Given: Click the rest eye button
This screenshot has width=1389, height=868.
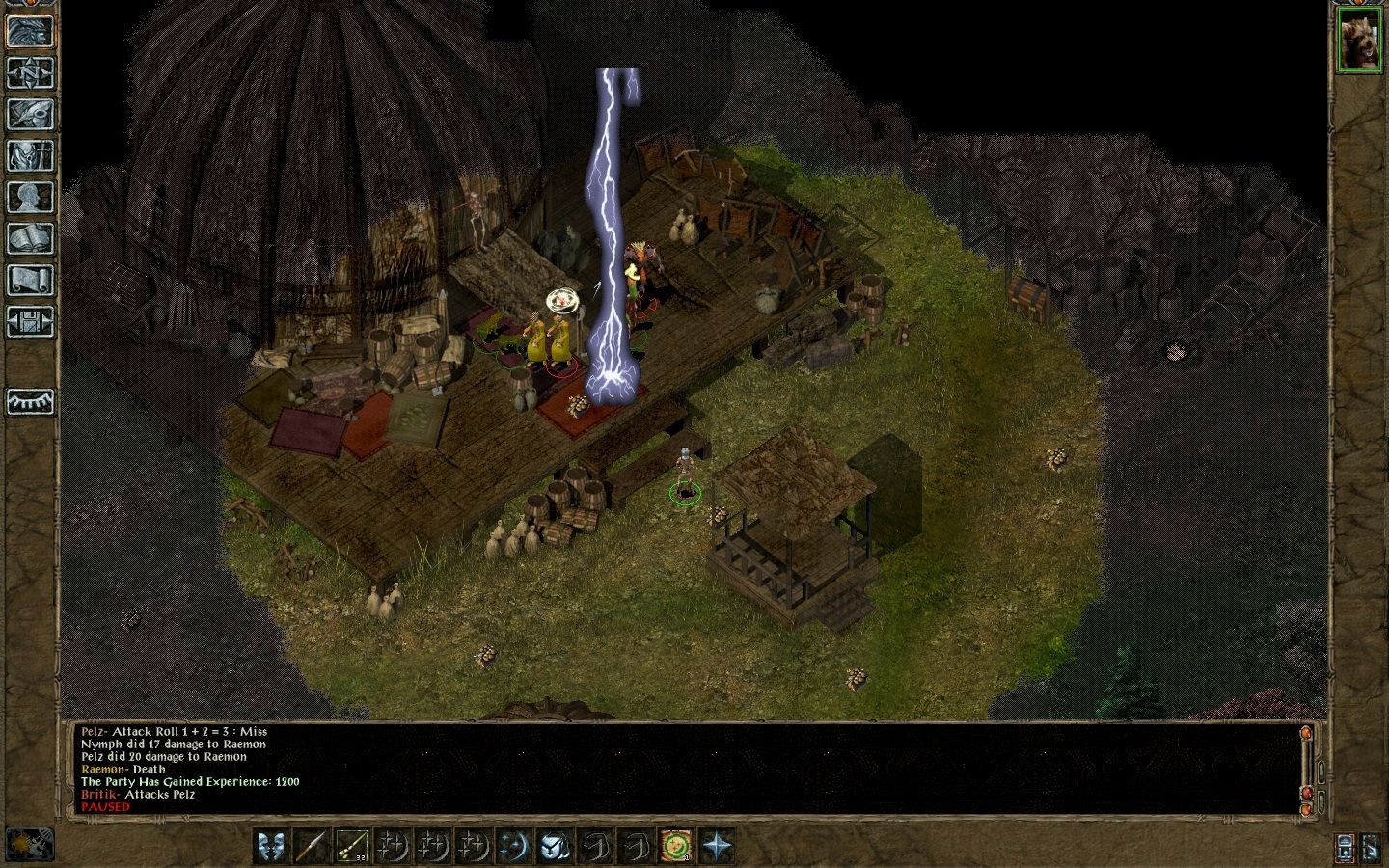Looking at the screenshot, I should tap(30, 401).
